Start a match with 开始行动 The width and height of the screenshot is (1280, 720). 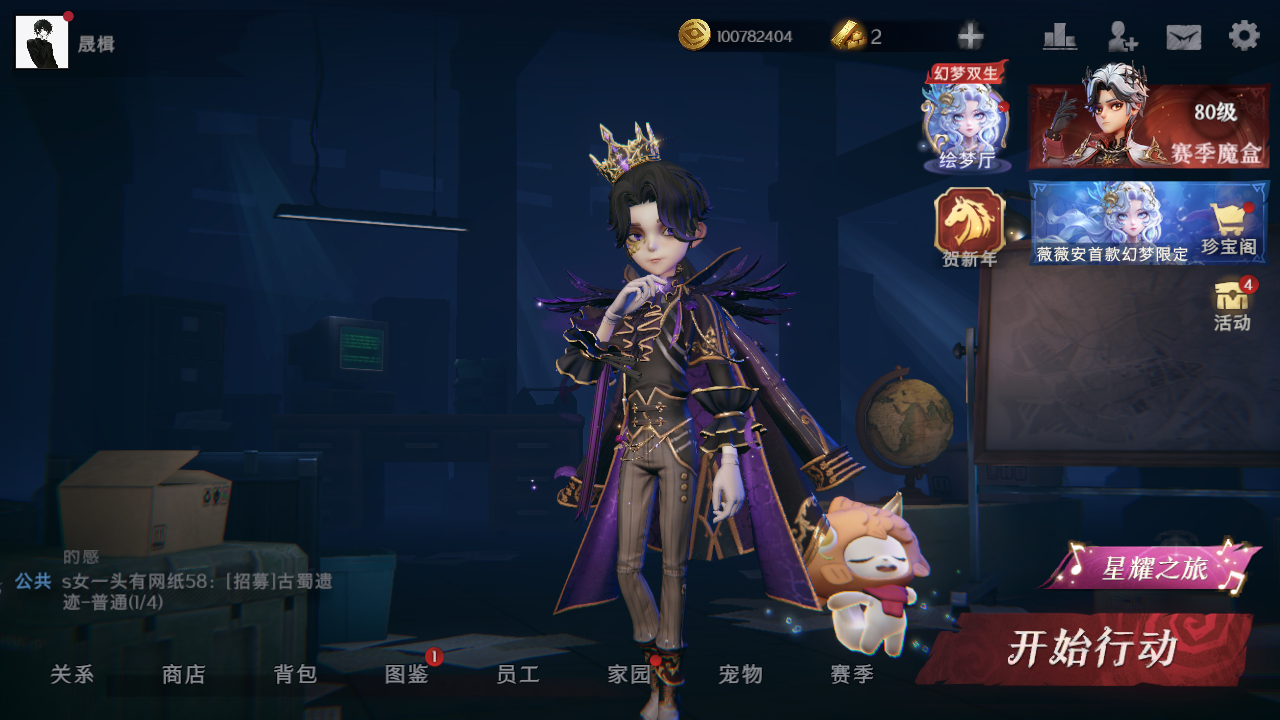[x=1090, y=649]
